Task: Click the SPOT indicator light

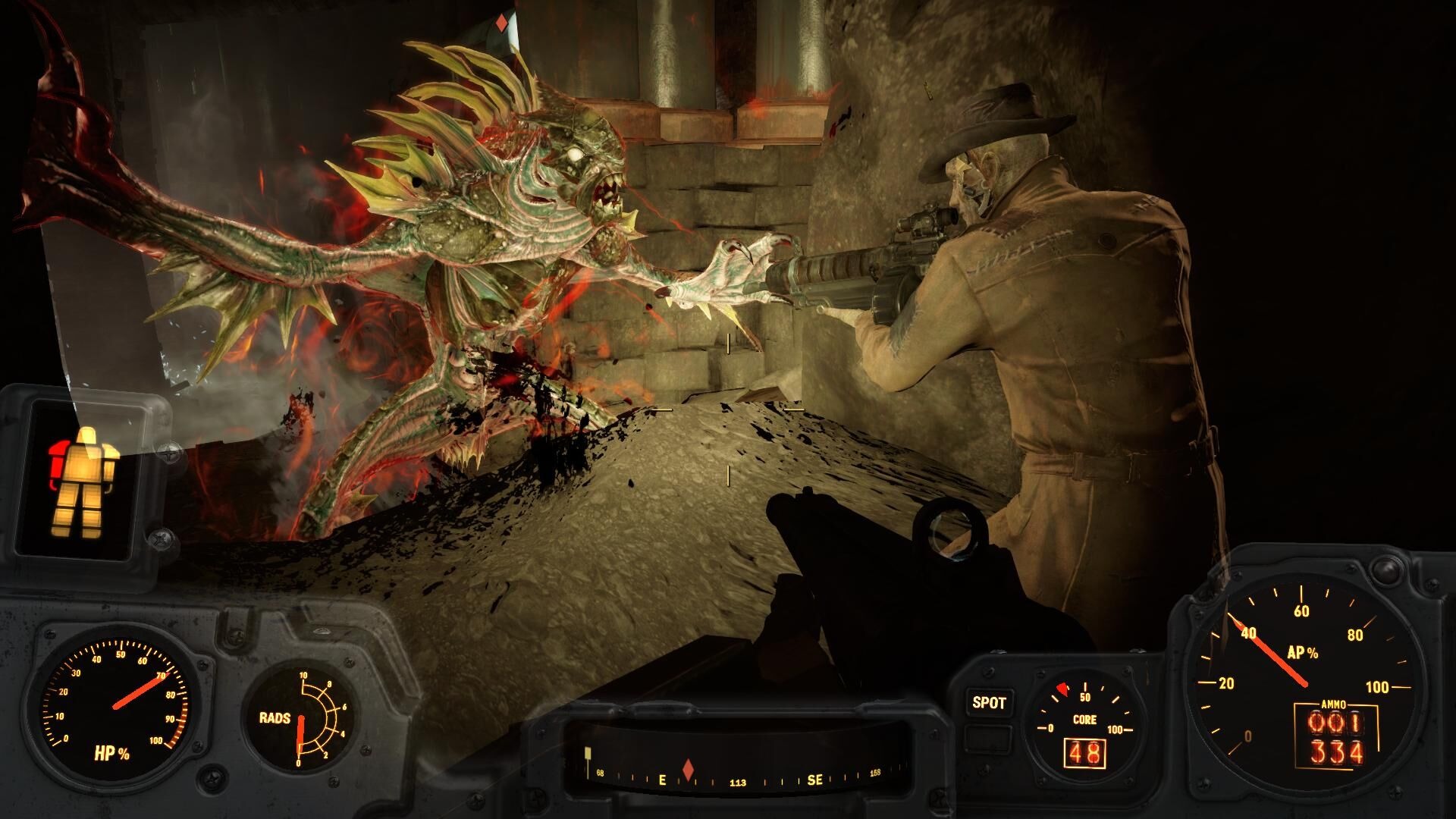Action: [989, 703]
